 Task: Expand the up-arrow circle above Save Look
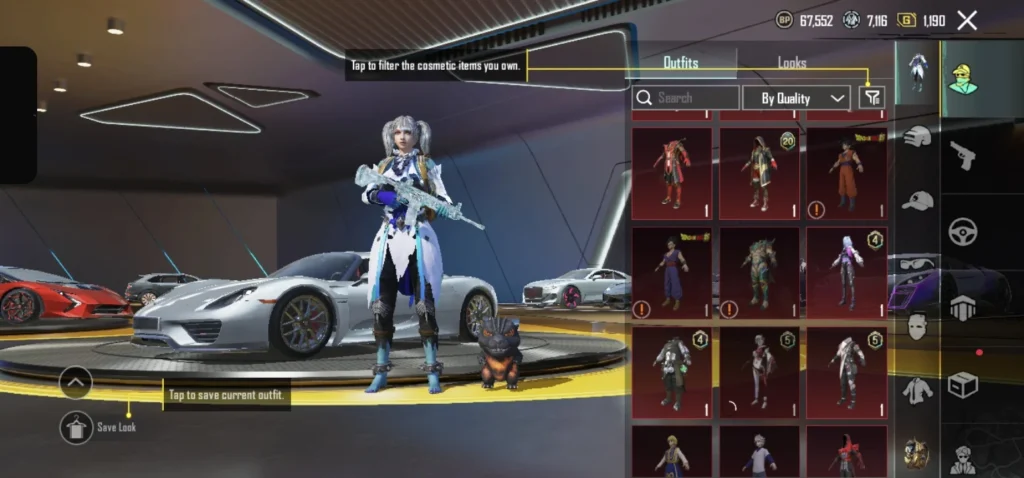[76, 382]
